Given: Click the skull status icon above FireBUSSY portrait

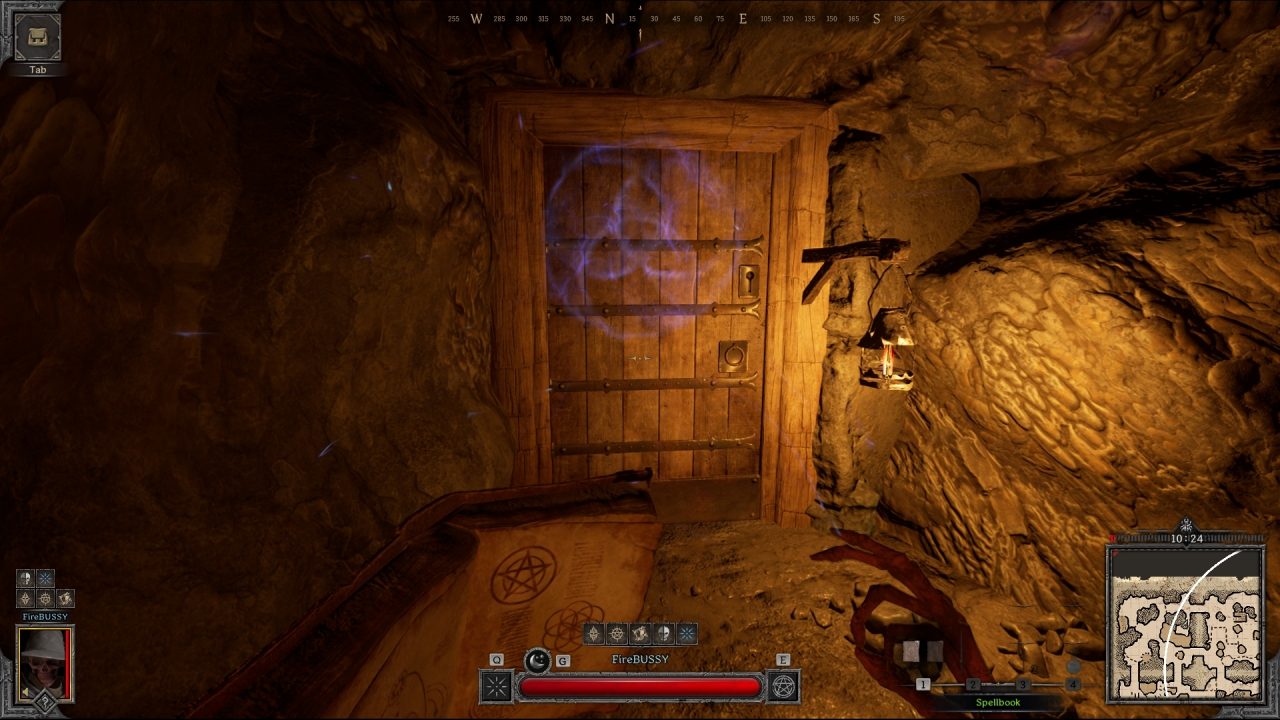Looking at the screenshot, I should point(24,578).
